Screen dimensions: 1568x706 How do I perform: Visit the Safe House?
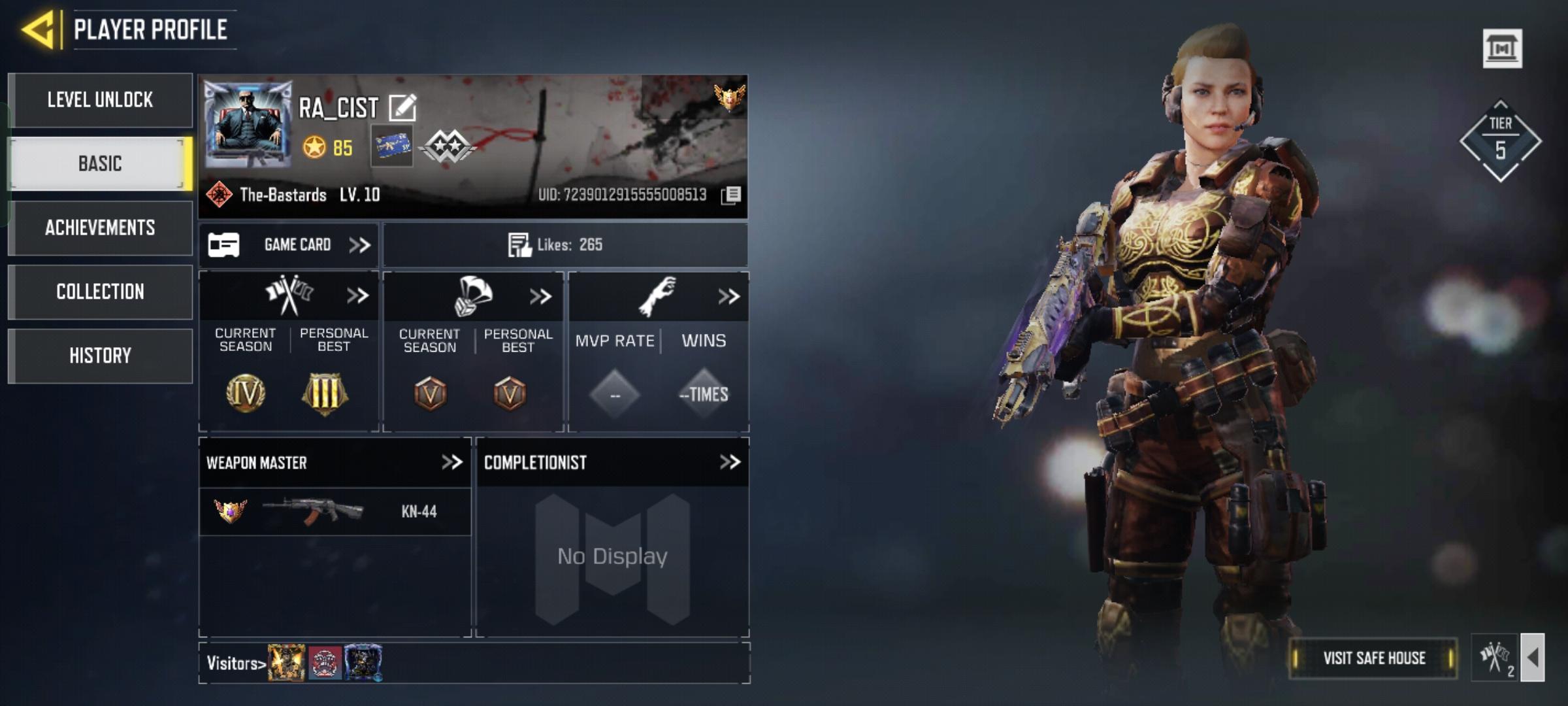[x=1373, y=658]
